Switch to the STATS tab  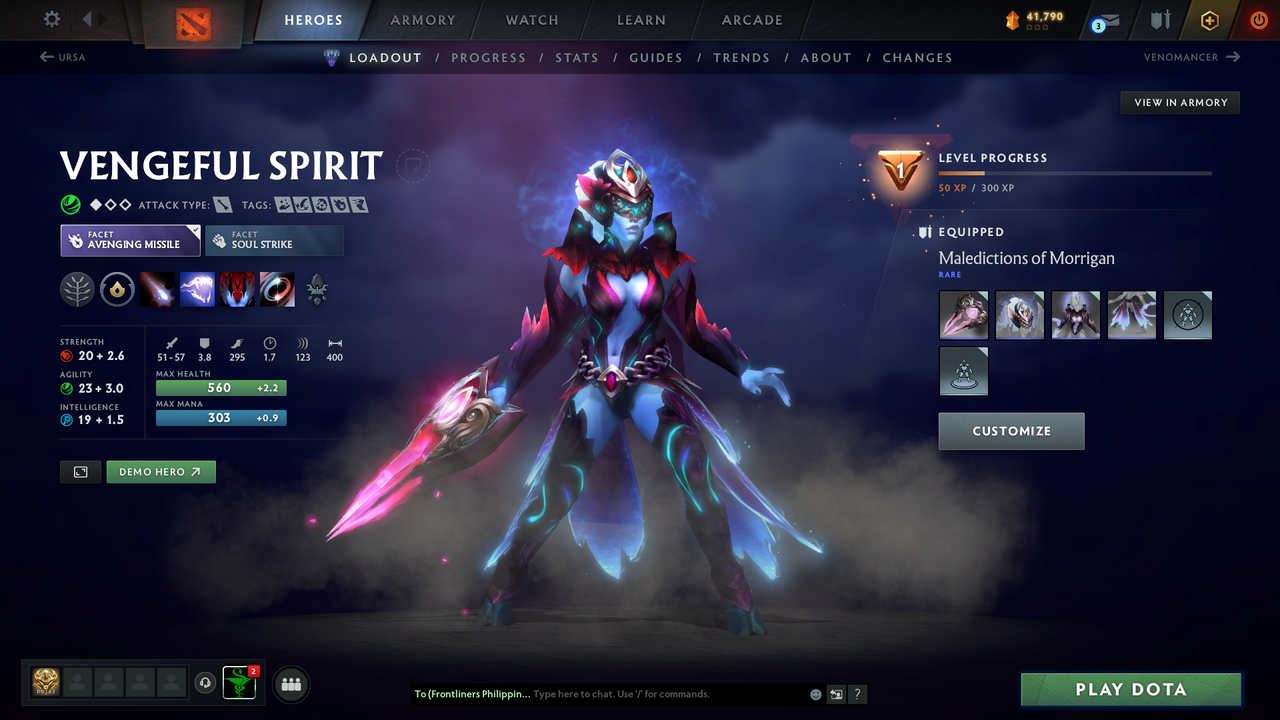(x=577, y=57)
